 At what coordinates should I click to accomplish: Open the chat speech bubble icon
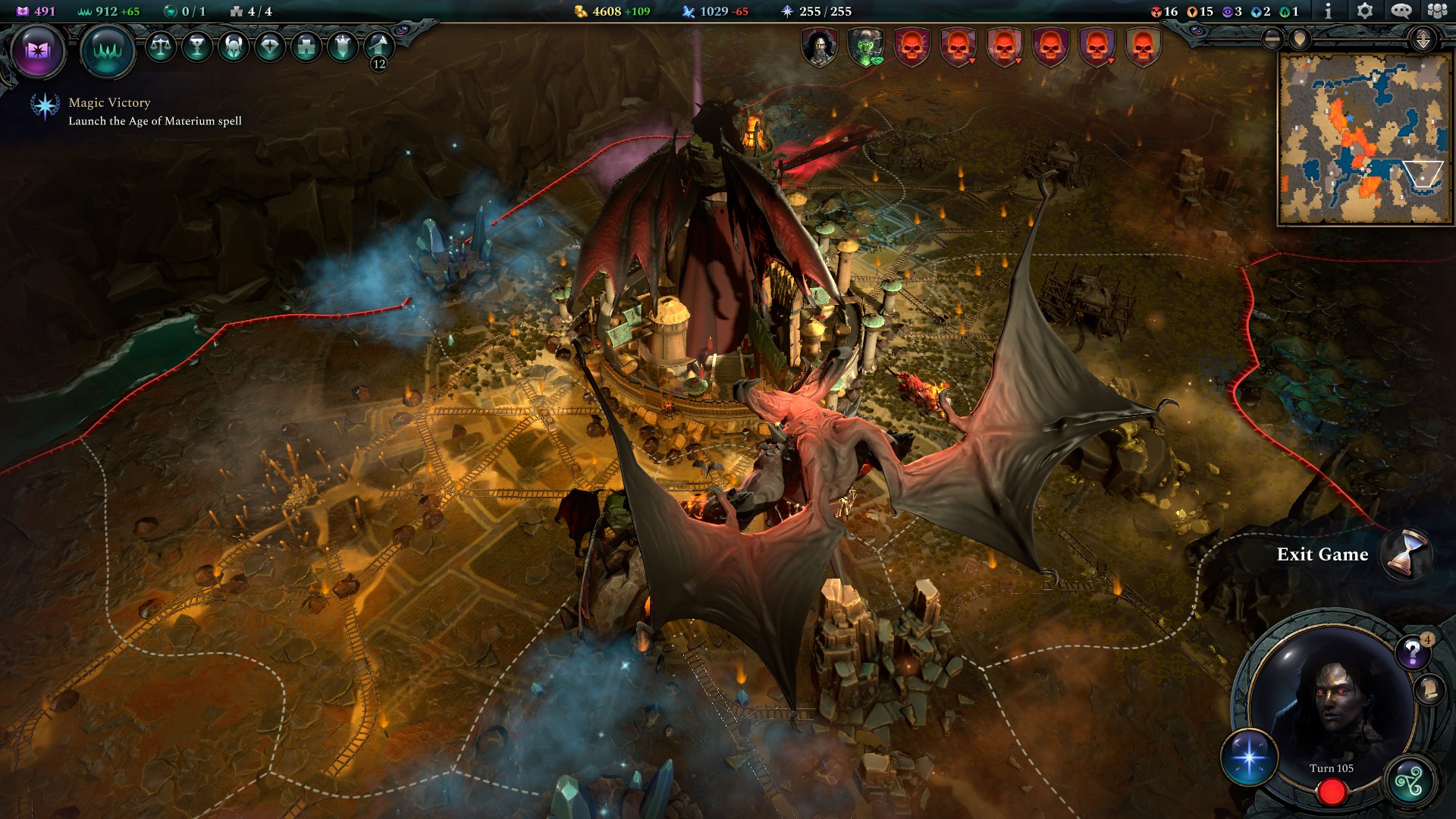tap(1401, 11)
